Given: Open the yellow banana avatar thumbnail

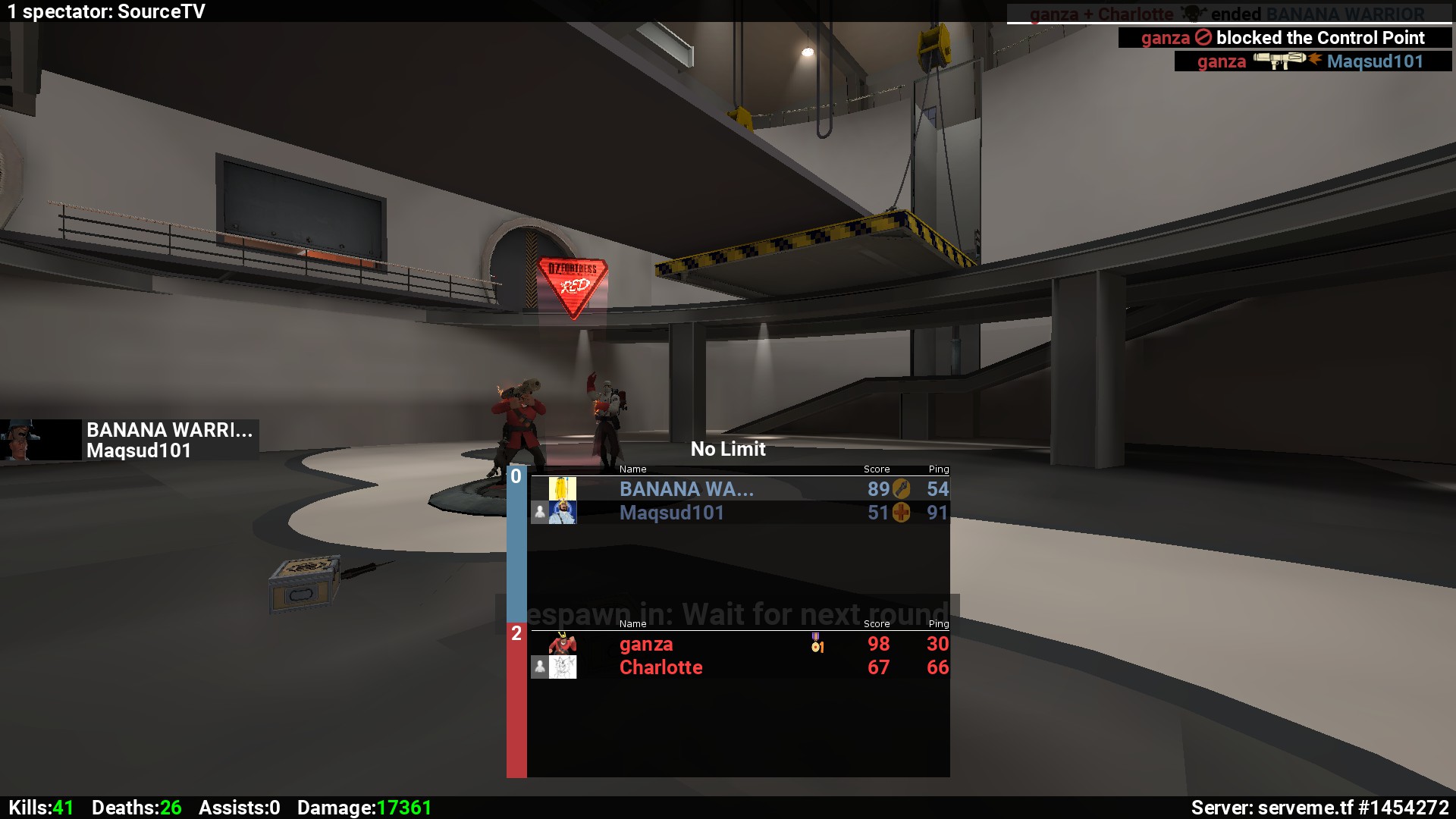Looking at the screenshot, I should [x=562, y=488].
